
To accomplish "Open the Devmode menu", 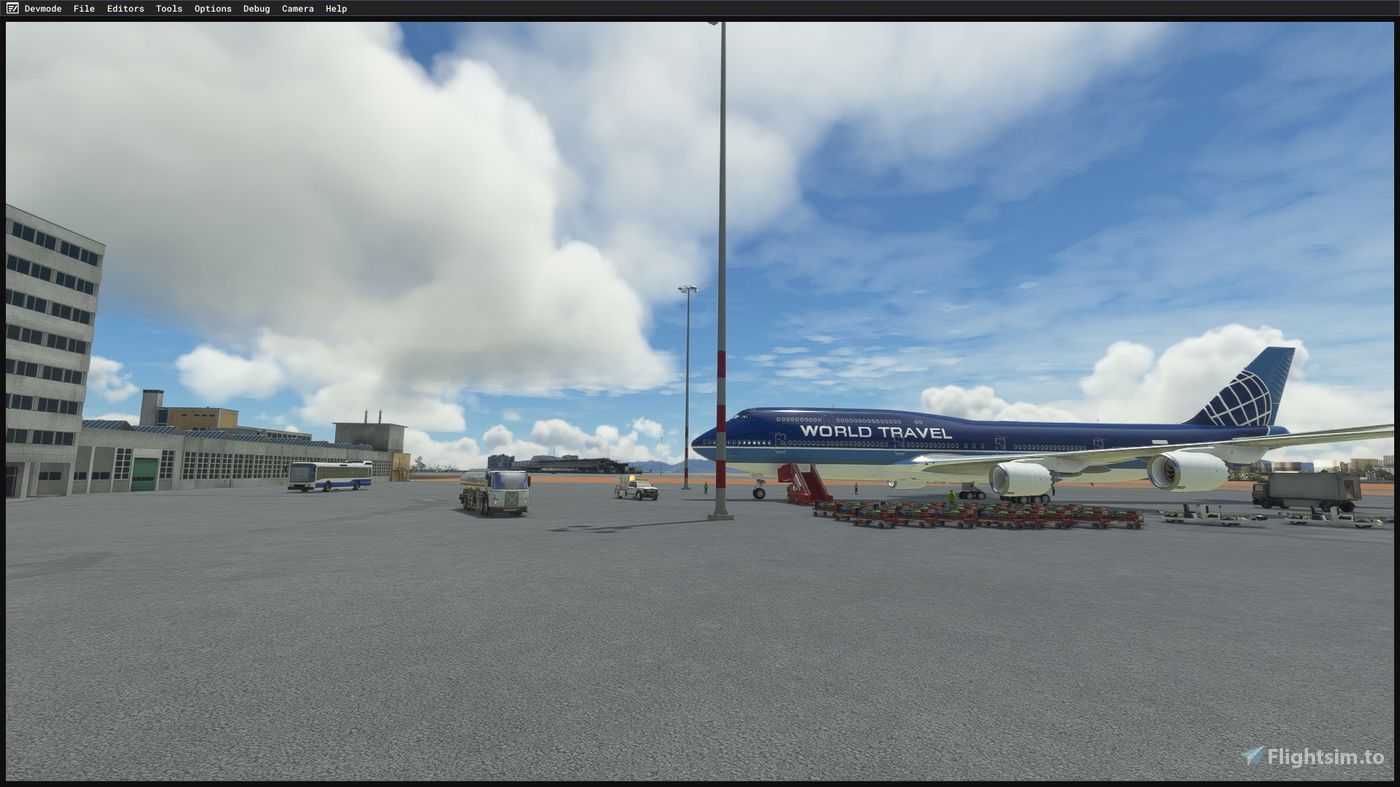I will [43, 8].
